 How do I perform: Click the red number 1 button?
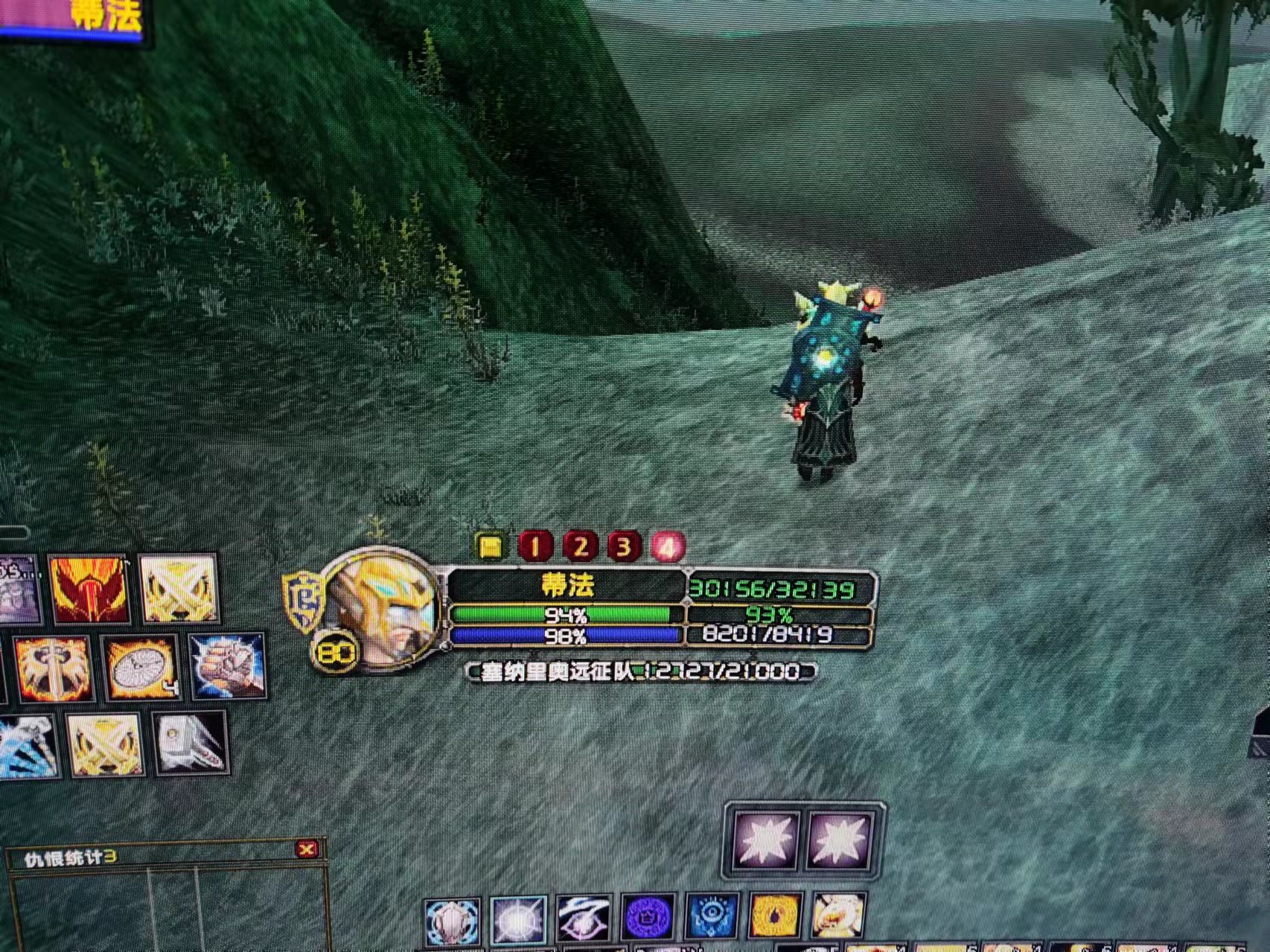click(535, 547)
